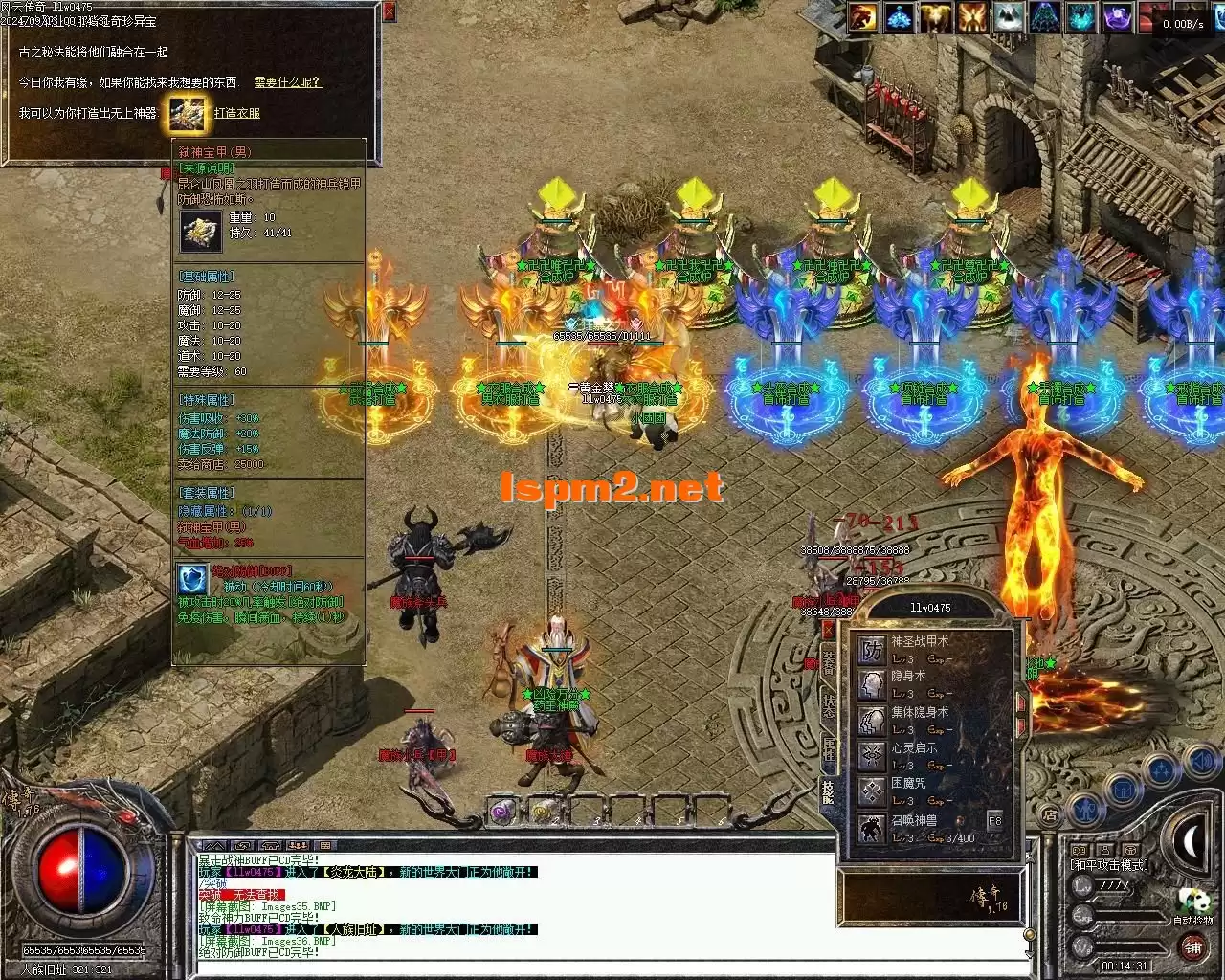Open the 状态 status tab
Image resolution: width=1225 pixels, height=980 pixels.
(829, 706)
